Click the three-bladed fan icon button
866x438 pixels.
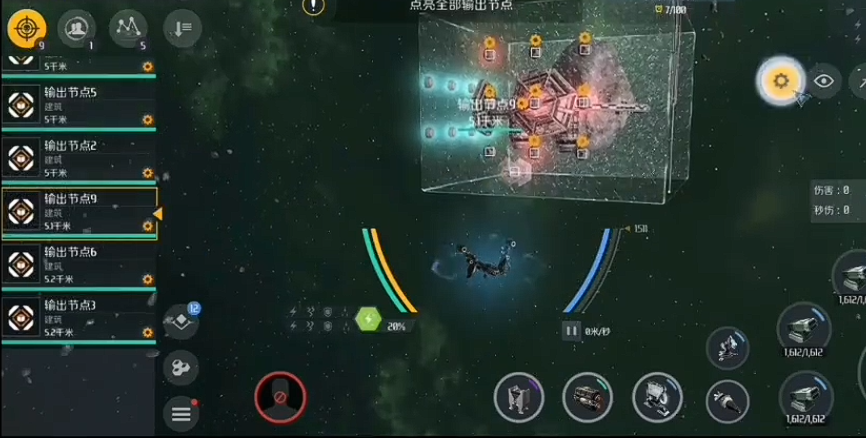181,368
